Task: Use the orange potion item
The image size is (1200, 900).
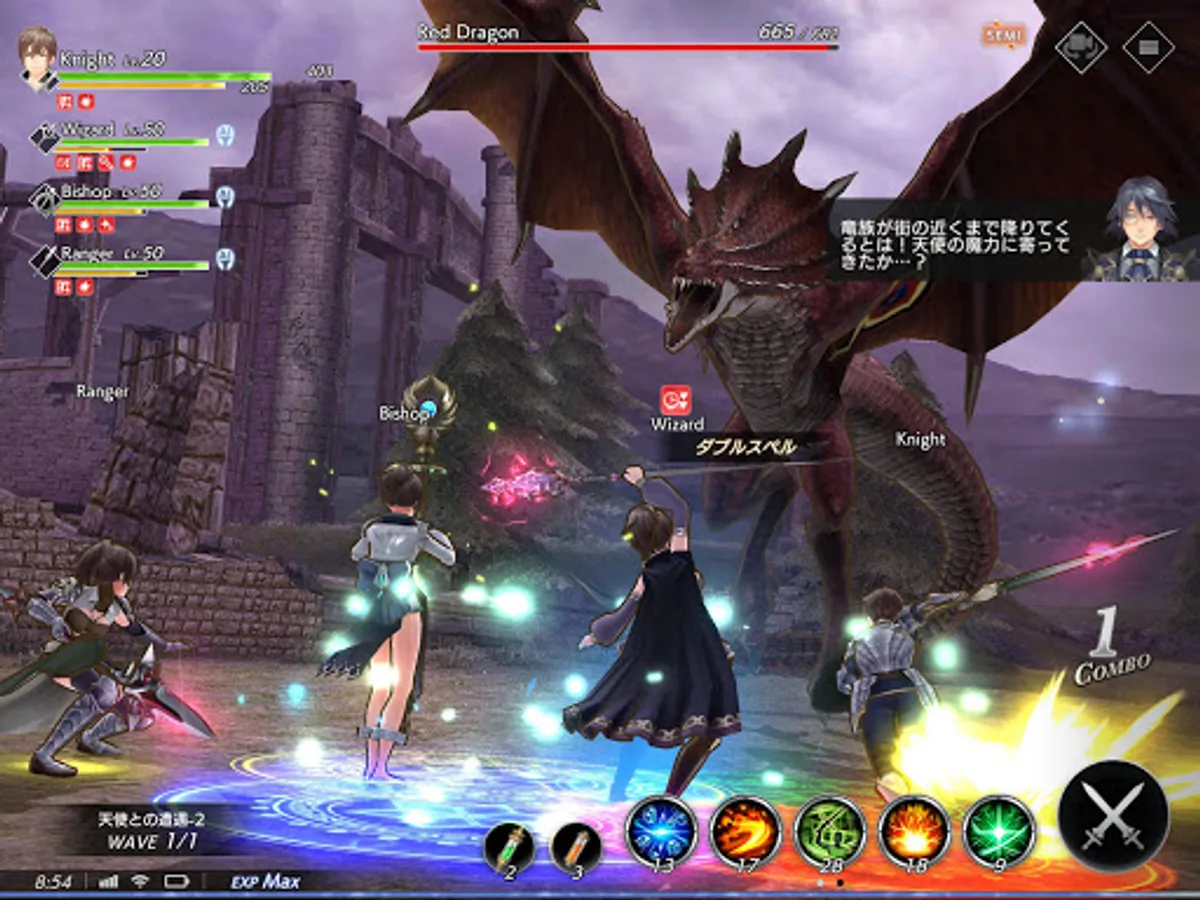Action: tap(575, 849)
